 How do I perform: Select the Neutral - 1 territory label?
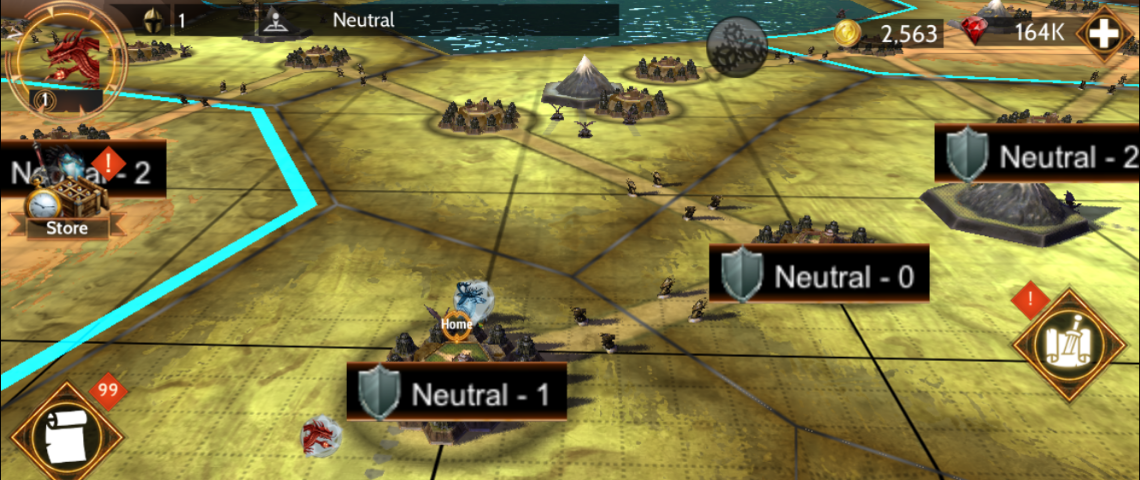456,392
